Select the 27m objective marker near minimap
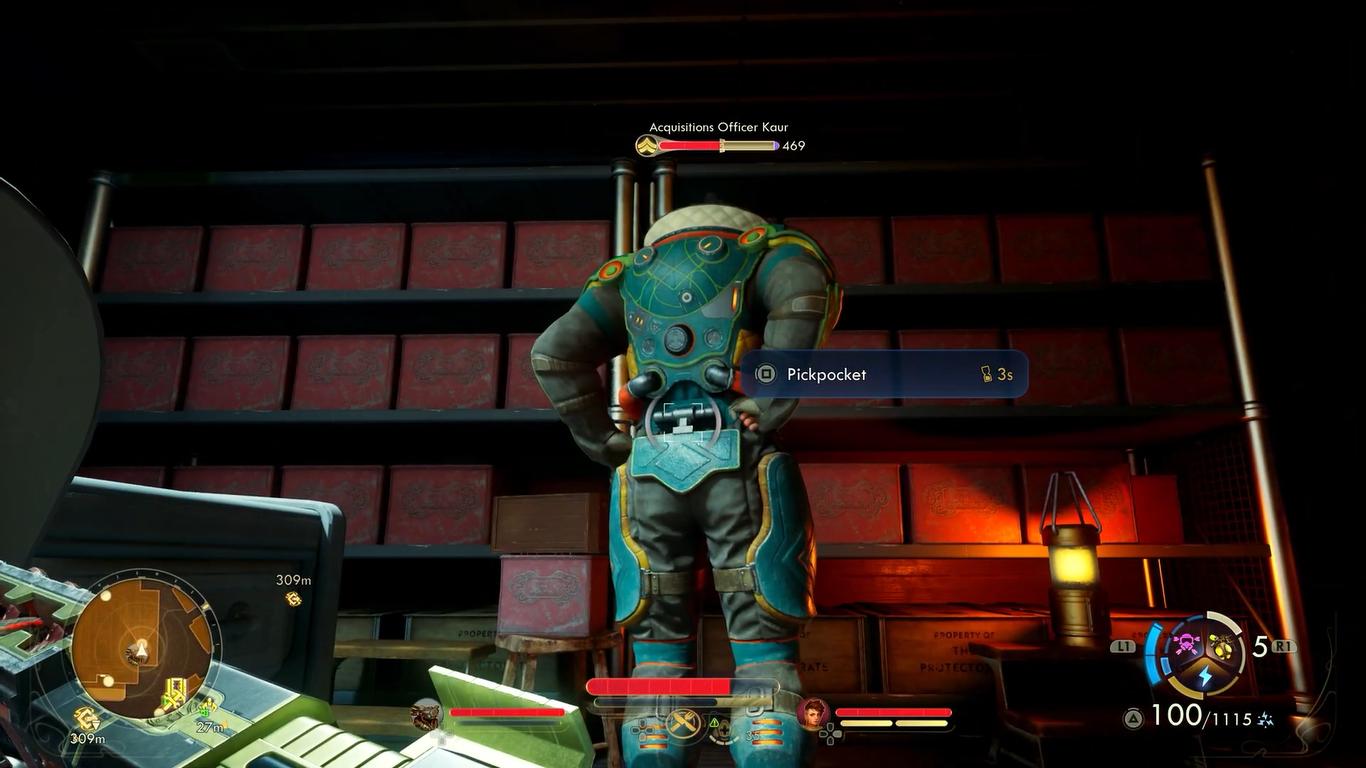 pos(207,709)
